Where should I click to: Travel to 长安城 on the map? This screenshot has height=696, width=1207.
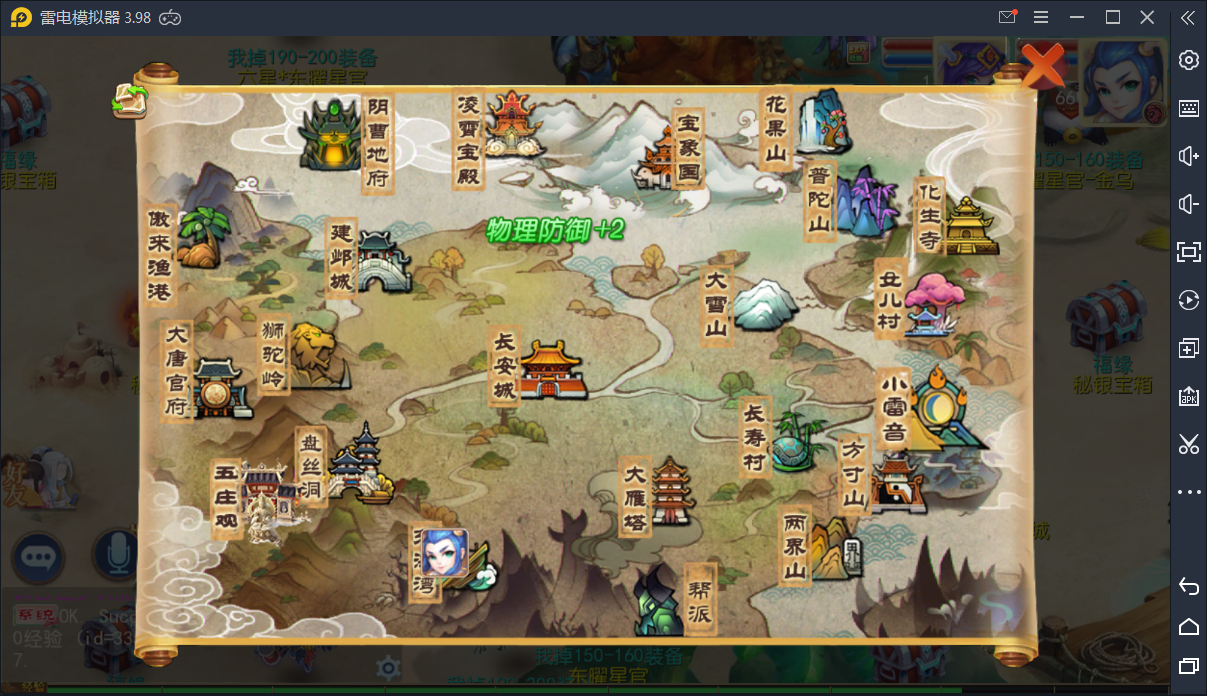(x=548, y=369)
